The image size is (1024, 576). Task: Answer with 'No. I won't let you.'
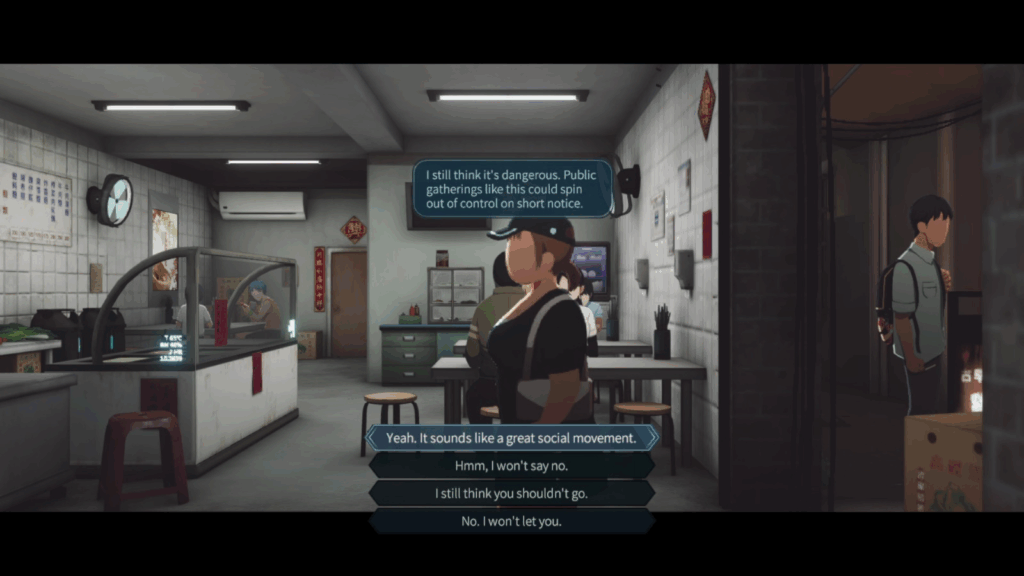click(511, 521)
